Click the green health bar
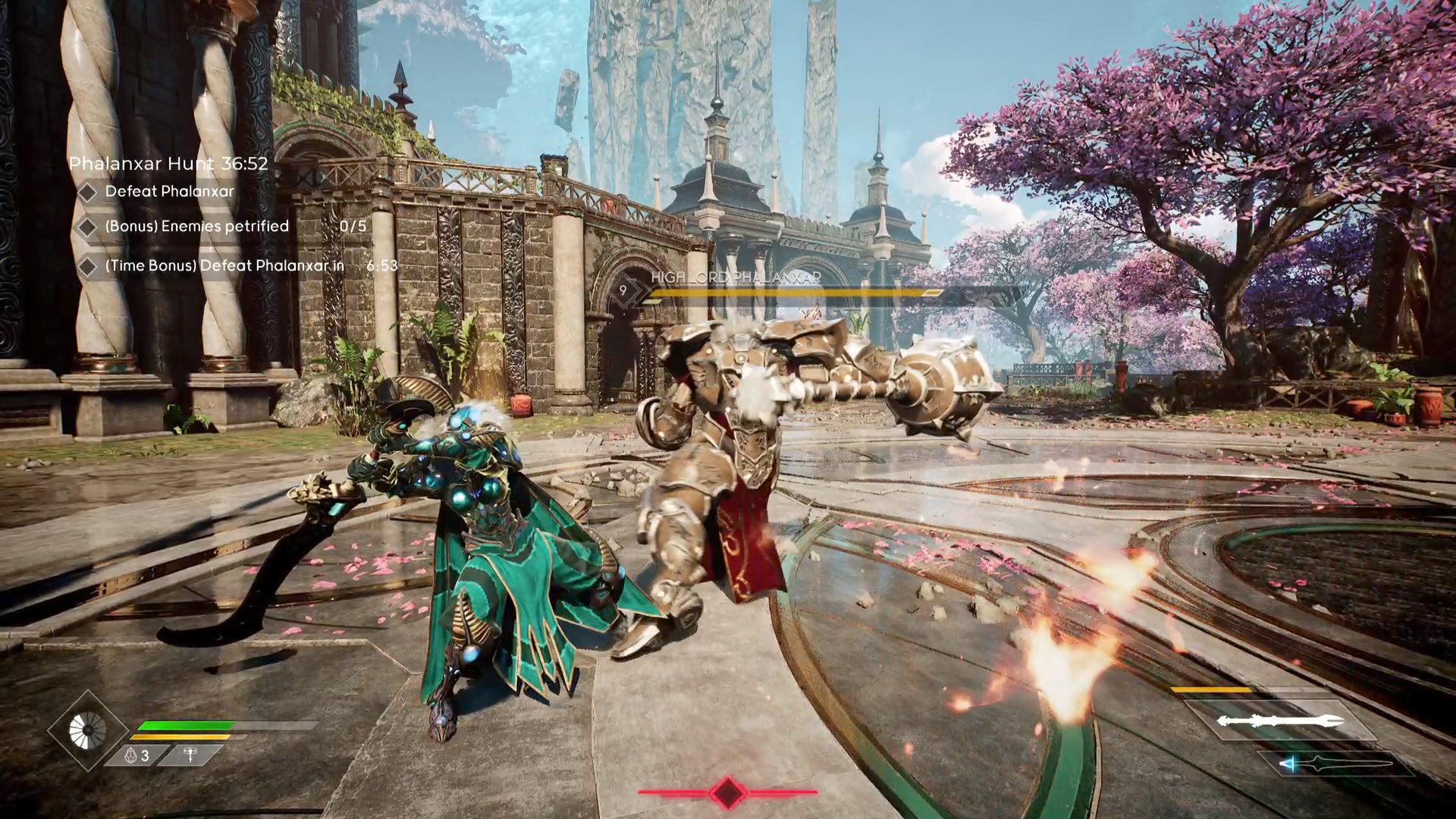Image resolution: width=1456 pixels, height=819 pixels. click(187, 724)
